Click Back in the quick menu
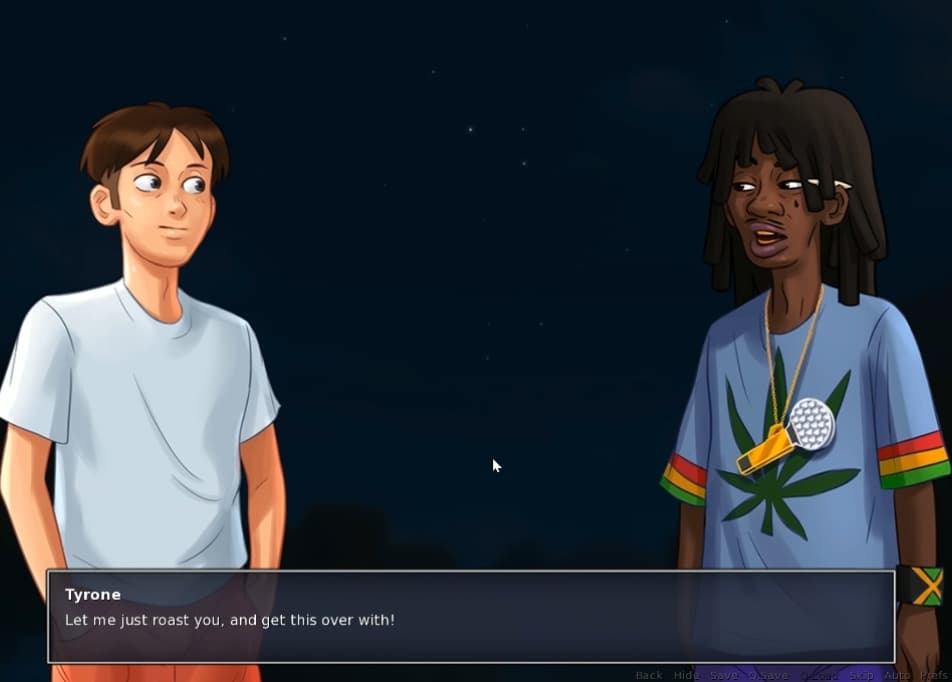 click(649, 675)
